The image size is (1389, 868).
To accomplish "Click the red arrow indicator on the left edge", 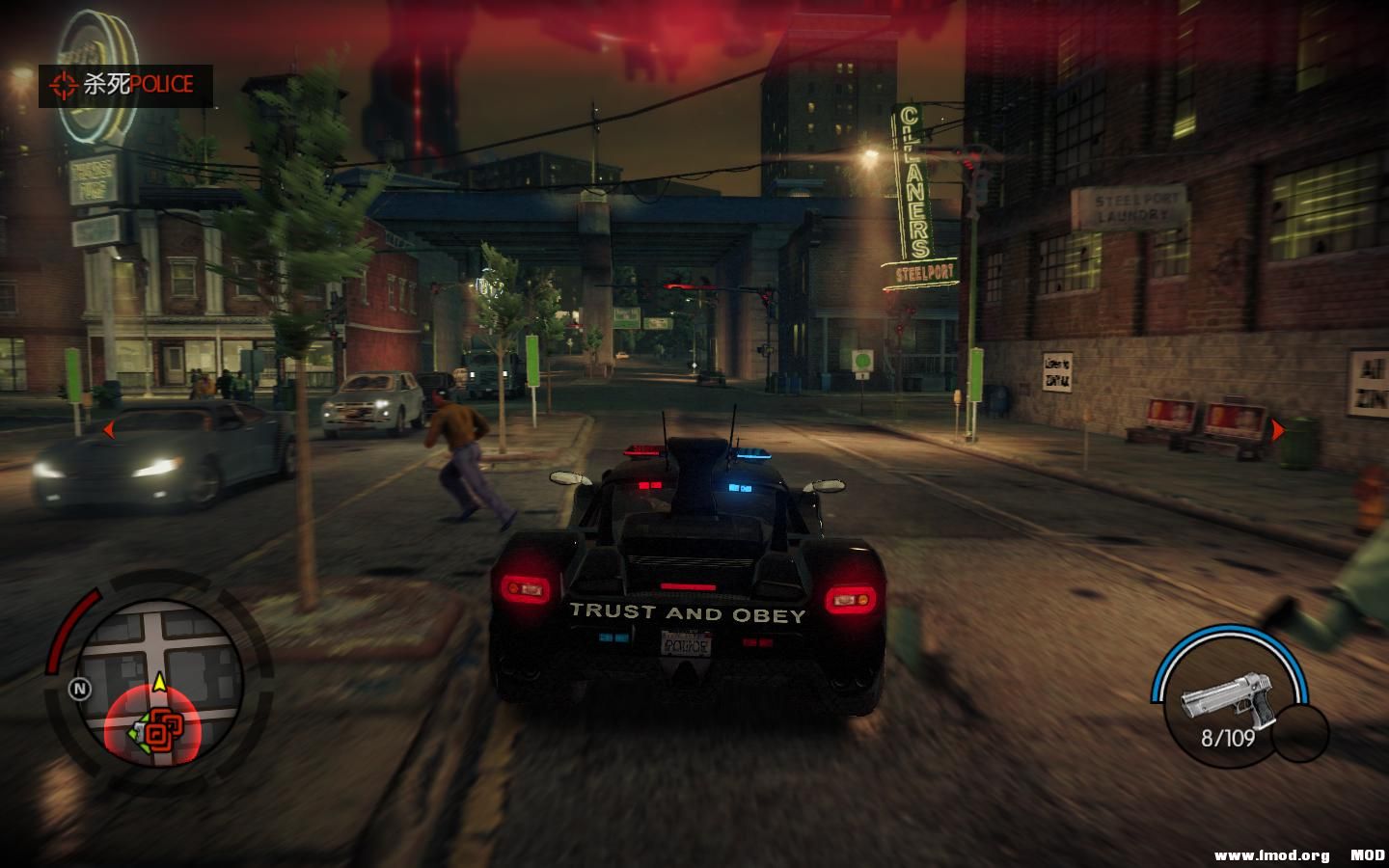I will point(109,430).
